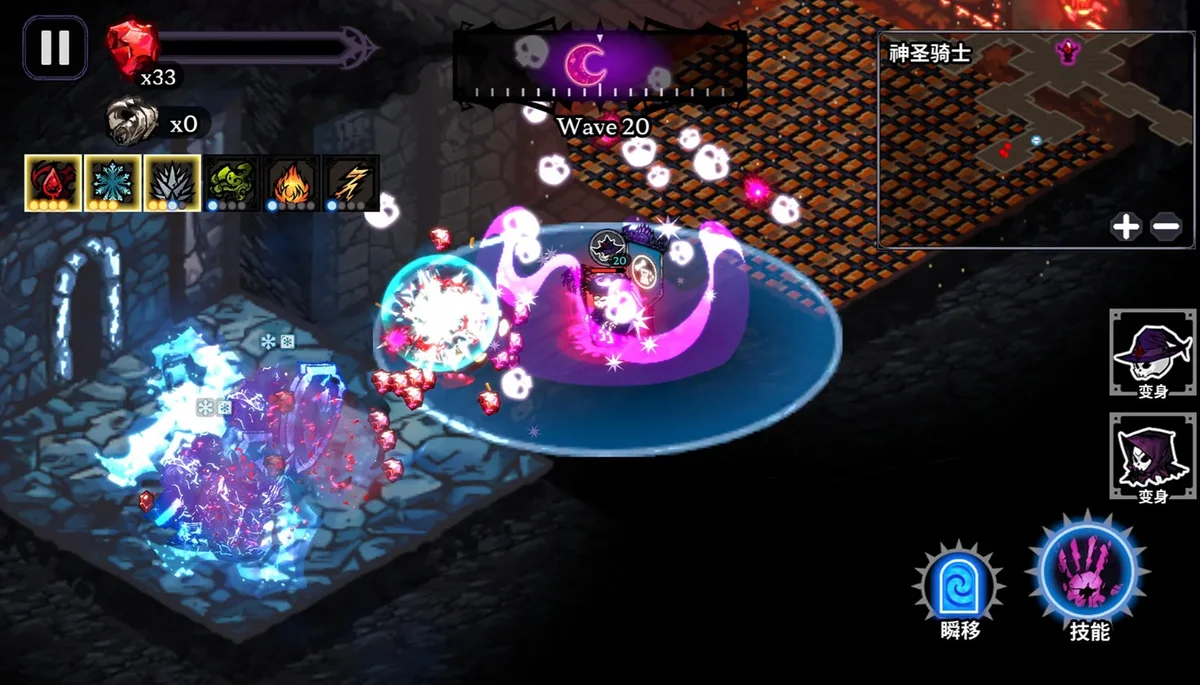This screenshot has height=685, width=1200.
Task: Zoom out the minimap with minus button
Action: coord(1166,227)
